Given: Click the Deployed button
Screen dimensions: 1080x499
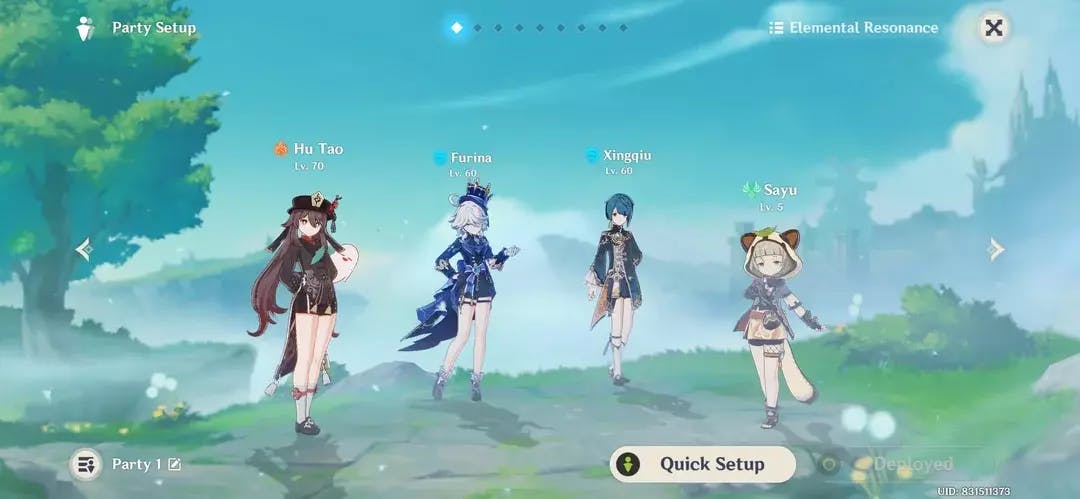Looking at the screenshot, I should tap(900, 464).
